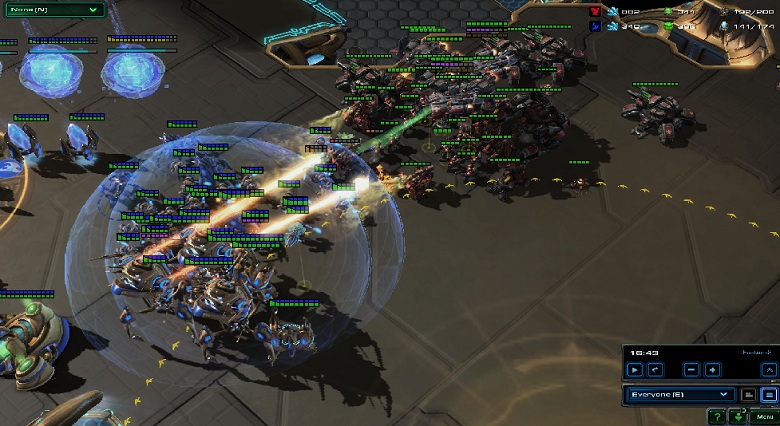
Task: Select the blue Protoss player icon
Action: 595,26
